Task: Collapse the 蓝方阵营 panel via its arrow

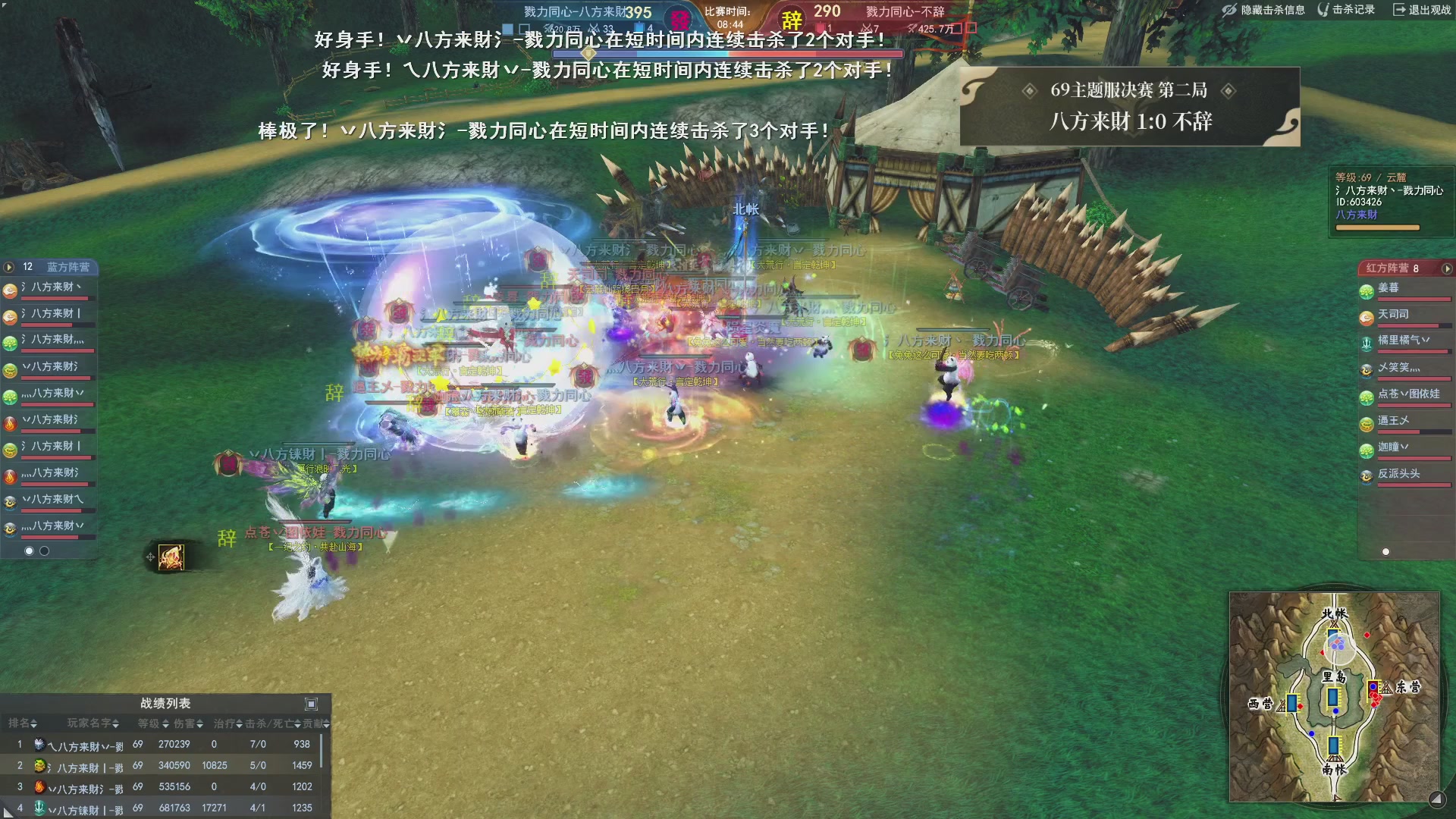Action: pyautogui.click(x=8, y=266)
